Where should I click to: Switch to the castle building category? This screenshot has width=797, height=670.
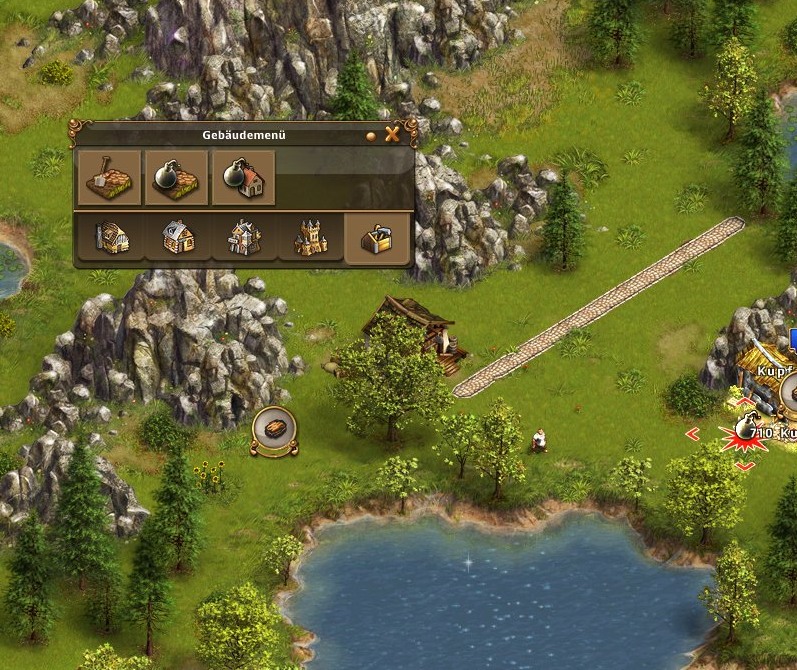pos(310,238)
